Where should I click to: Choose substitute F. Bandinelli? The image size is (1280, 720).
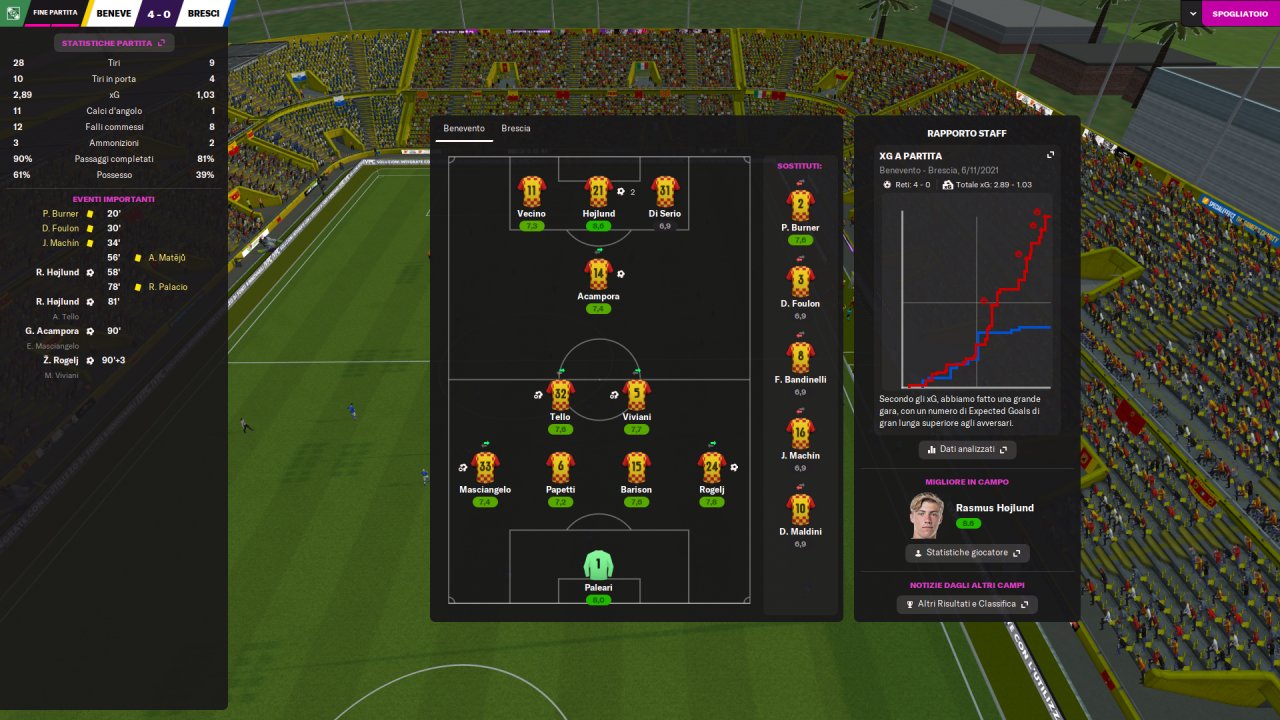(x=800, y=357)
